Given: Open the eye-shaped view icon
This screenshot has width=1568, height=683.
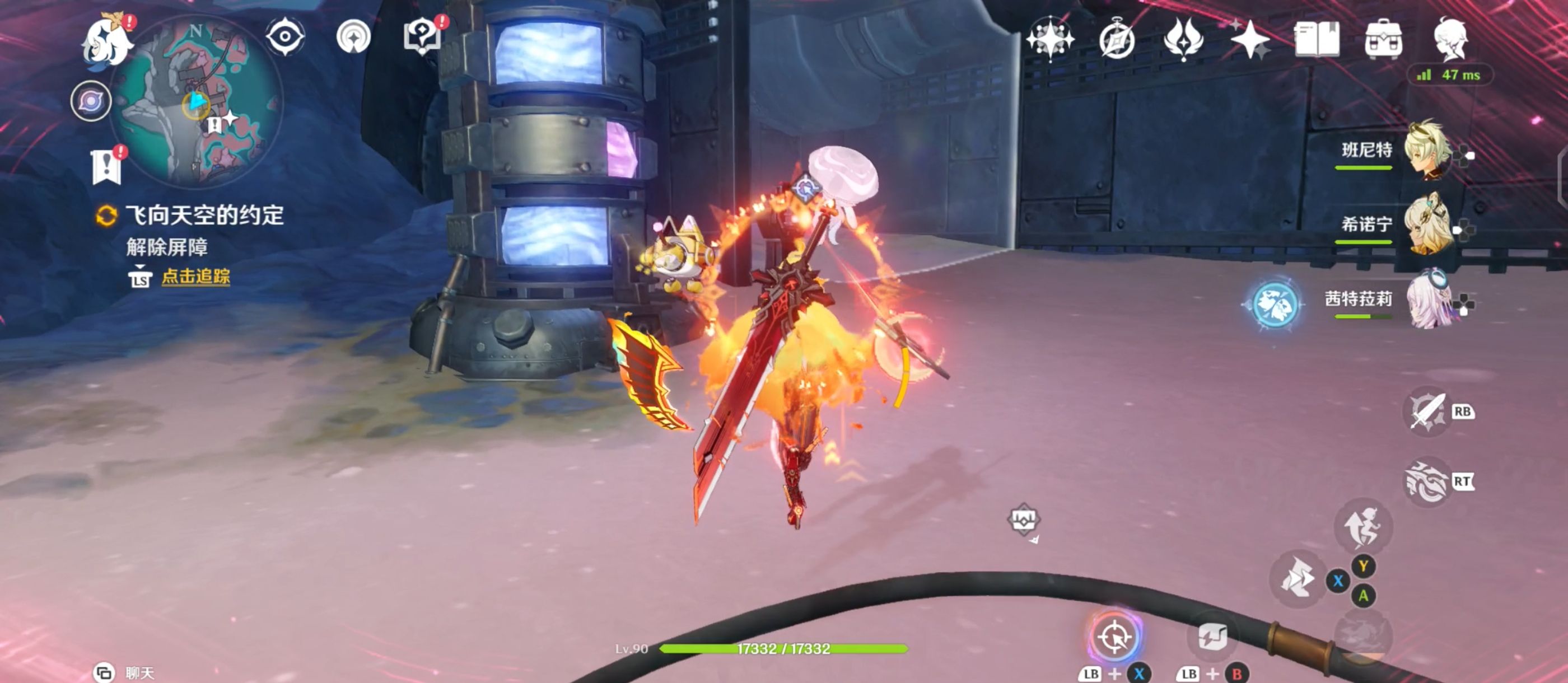Looking at the screenshot, I should [285, 36].
